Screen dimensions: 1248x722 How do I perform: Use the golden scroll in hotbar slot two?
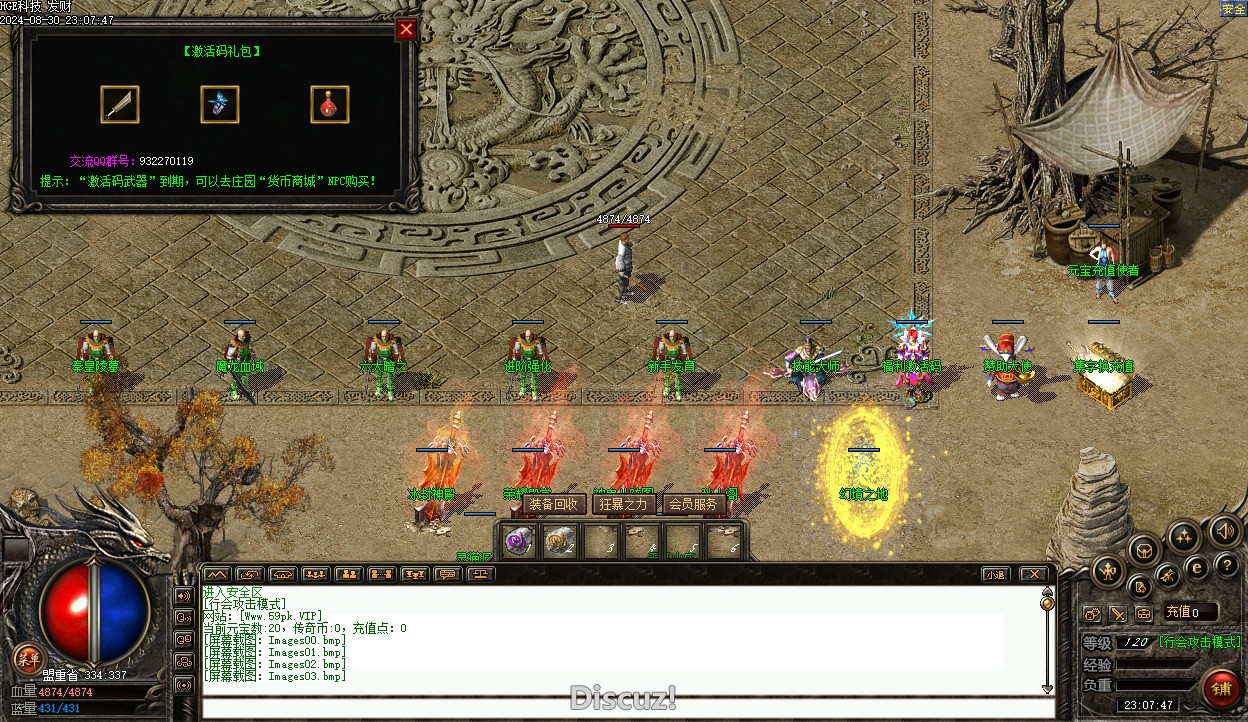point(559,541)
